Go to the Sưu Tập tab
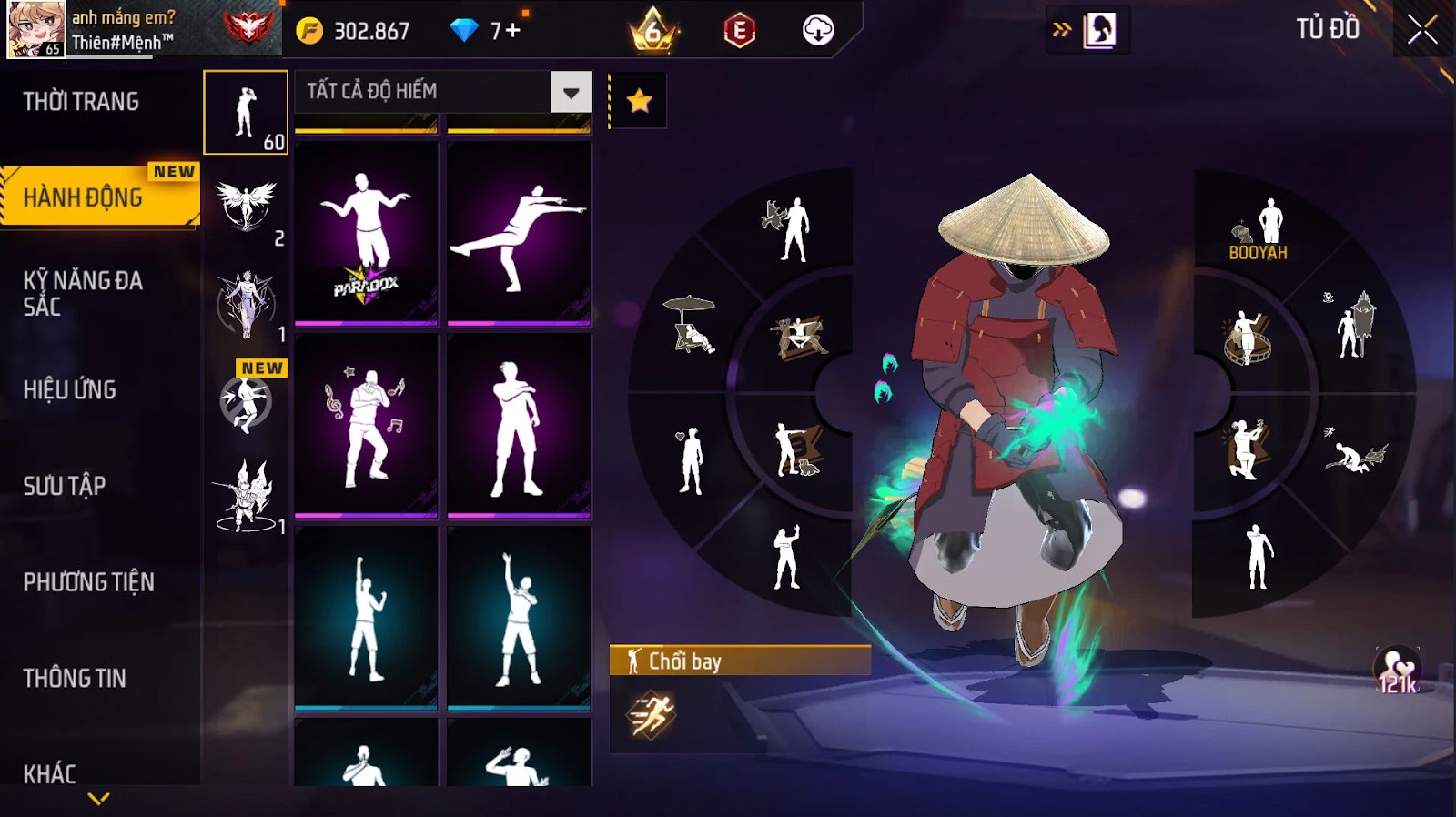Screen dimensions: 1456x817 pos(65,486)
